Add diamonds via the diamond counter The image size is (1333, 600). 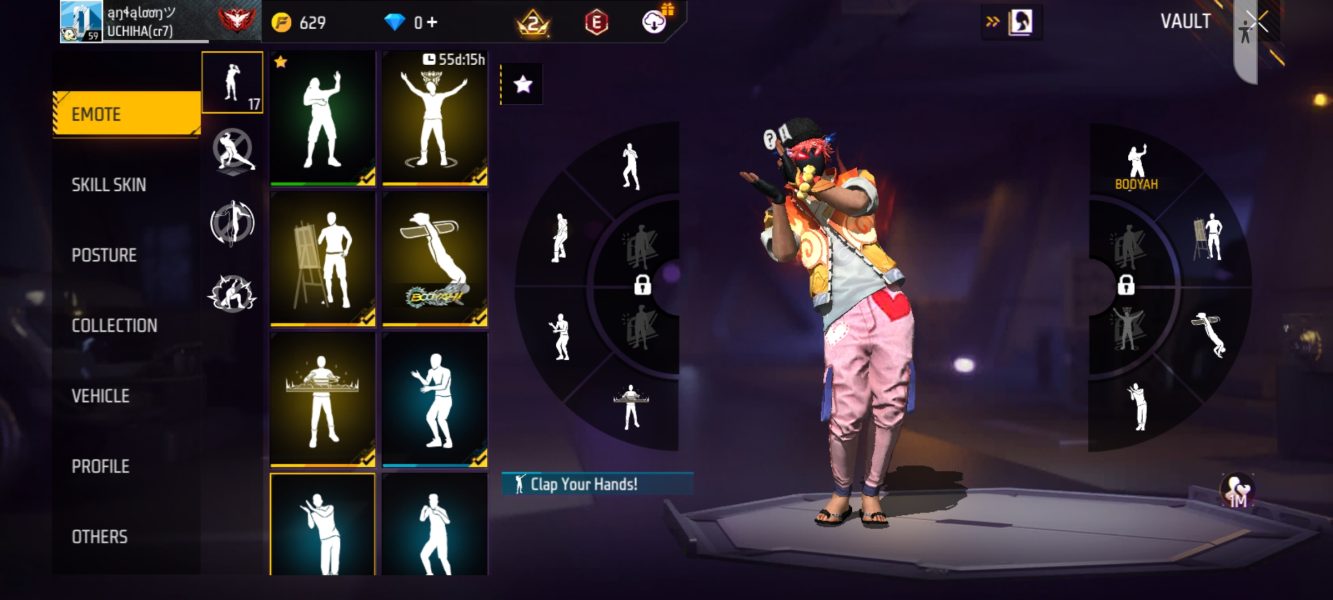coord(412,22)
